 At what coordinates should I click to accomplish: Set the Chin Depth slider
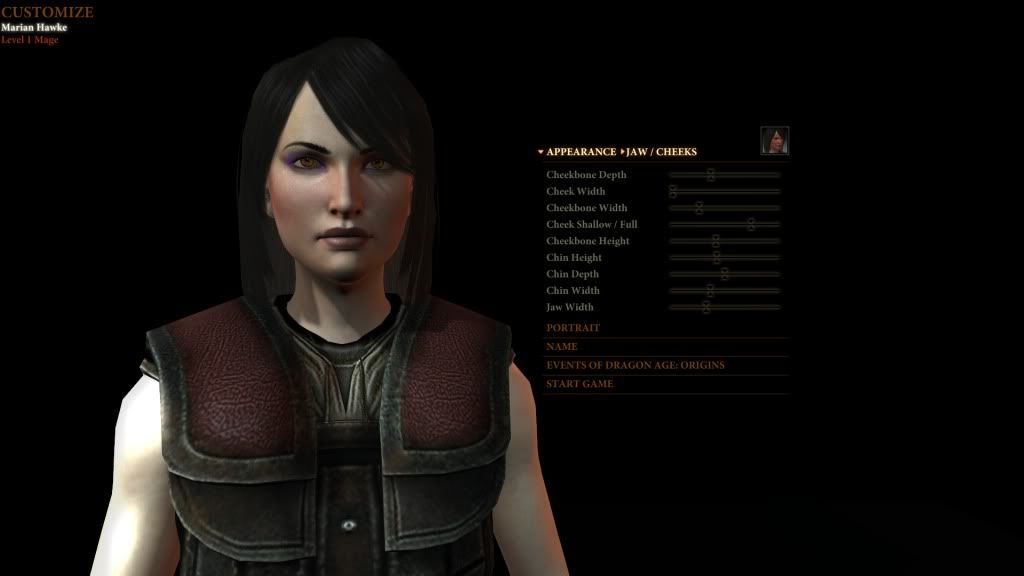(725, 274)
